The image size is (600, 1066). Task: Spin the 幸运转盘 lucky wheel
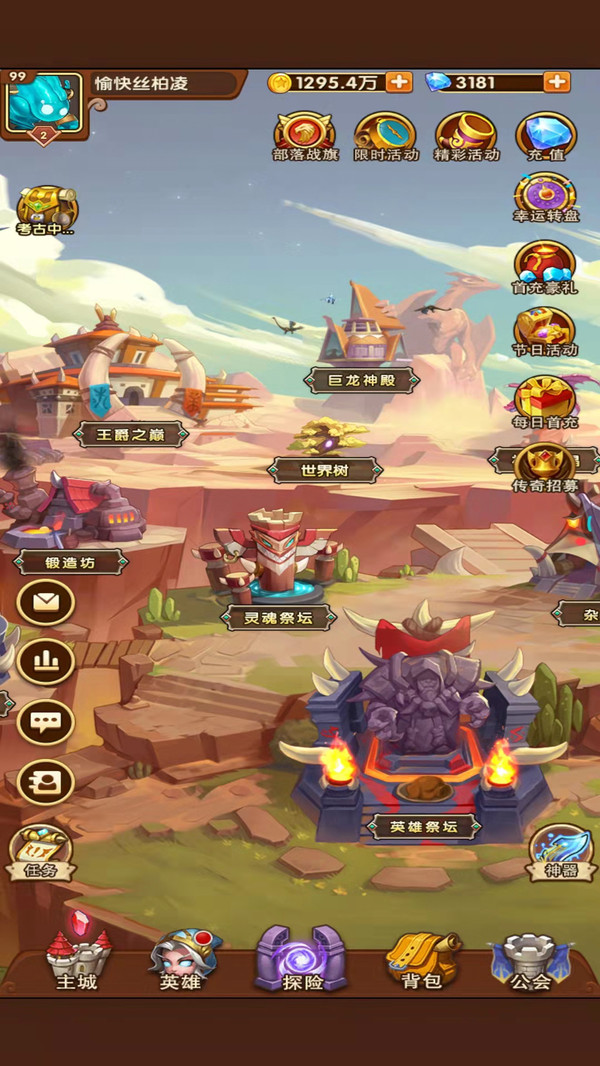(x=544, y=196)
